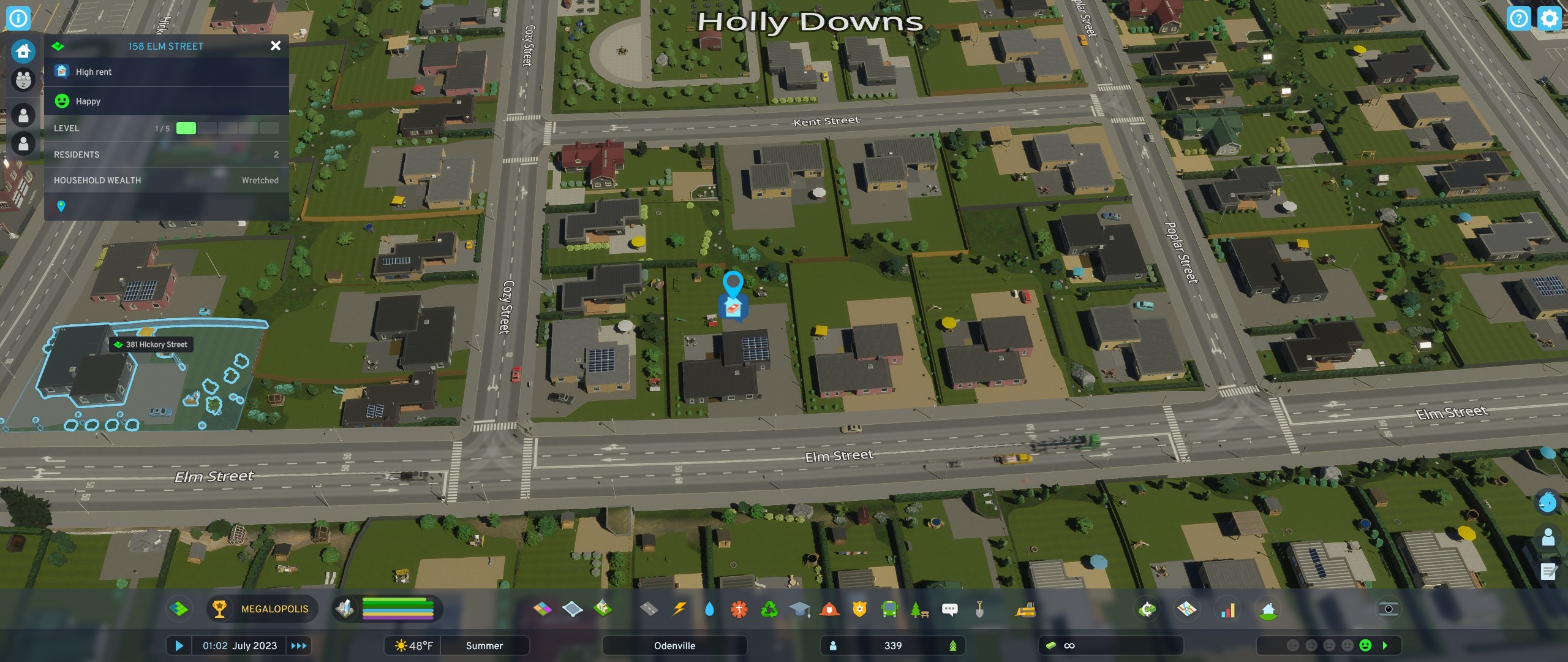This screenshot has height=662, width=1568.
Task: Close the 158 Elm Street info panel
Action: [x=276, y=46]
